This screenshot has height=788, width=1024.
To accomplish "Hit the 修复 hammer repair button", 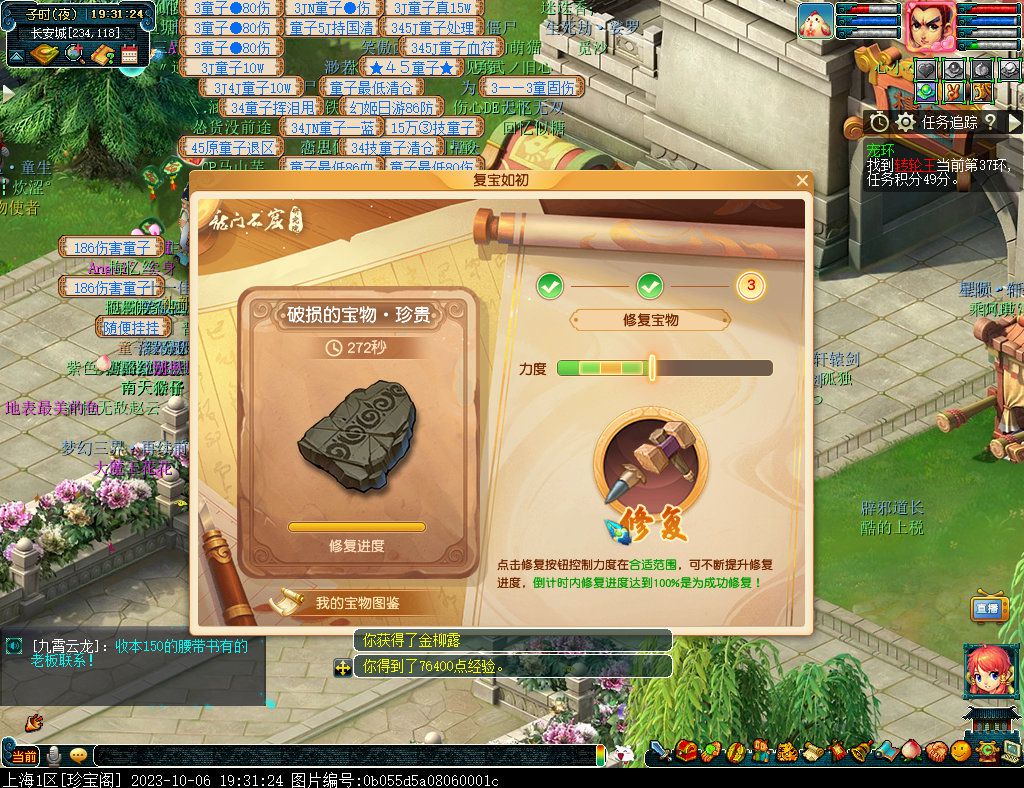I will pos(649,479).
